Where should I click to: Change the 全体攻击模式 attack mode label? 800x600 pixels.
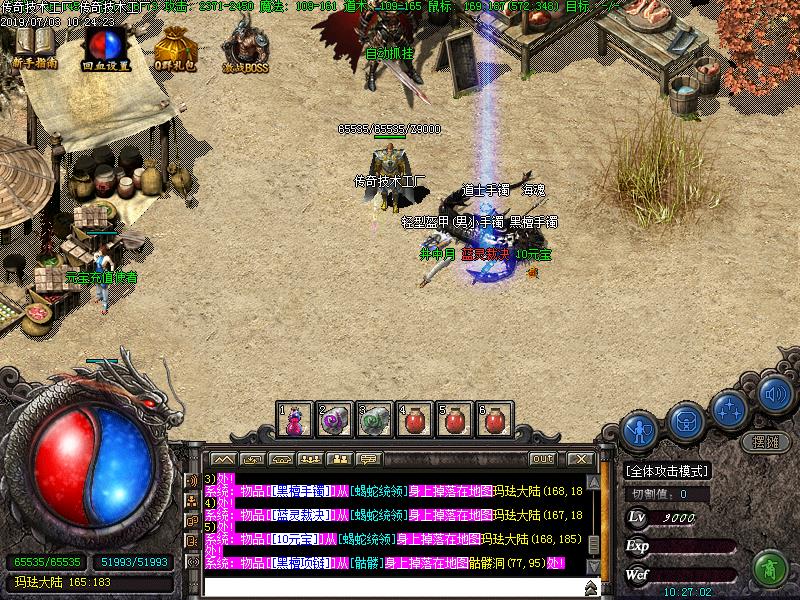coord(667,471)
